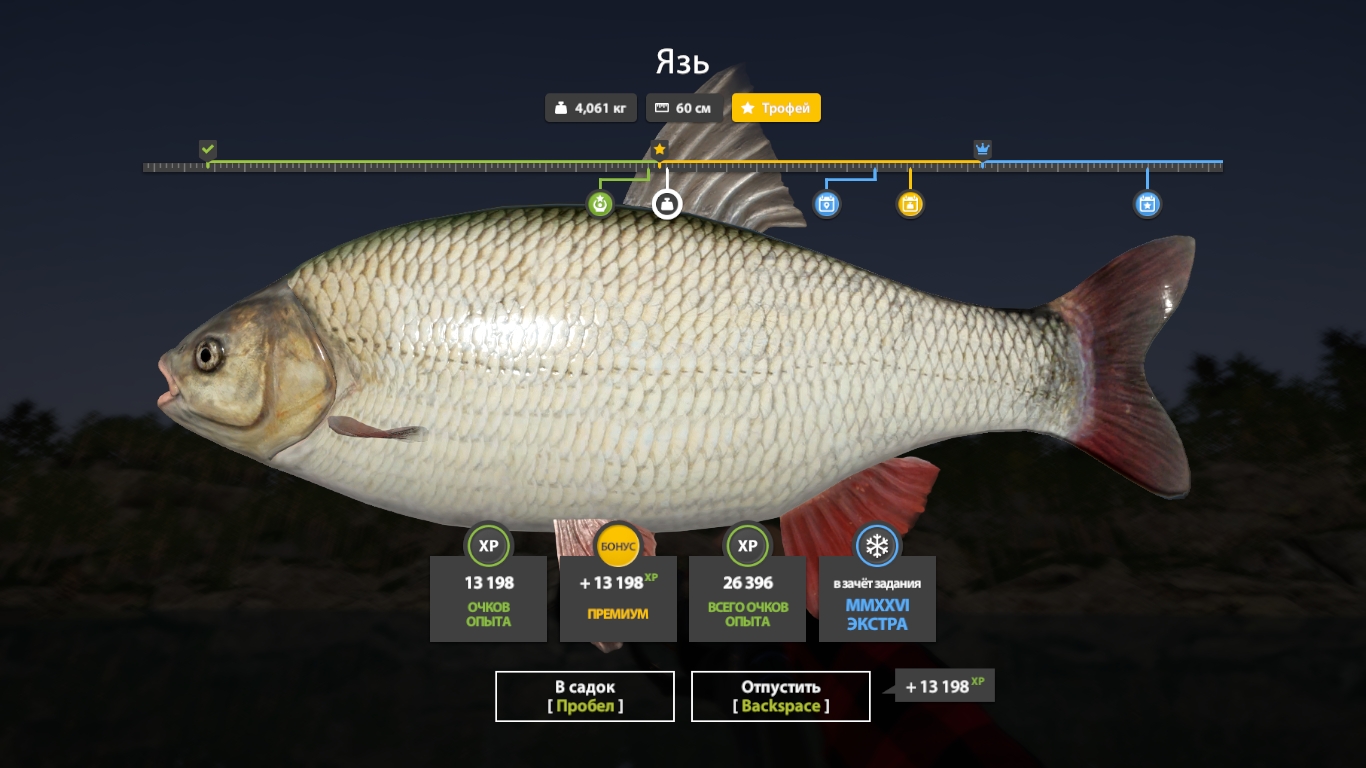
Task: Open the MMXXVI ЭКСТРА task tile
Action: pos(877,598)
